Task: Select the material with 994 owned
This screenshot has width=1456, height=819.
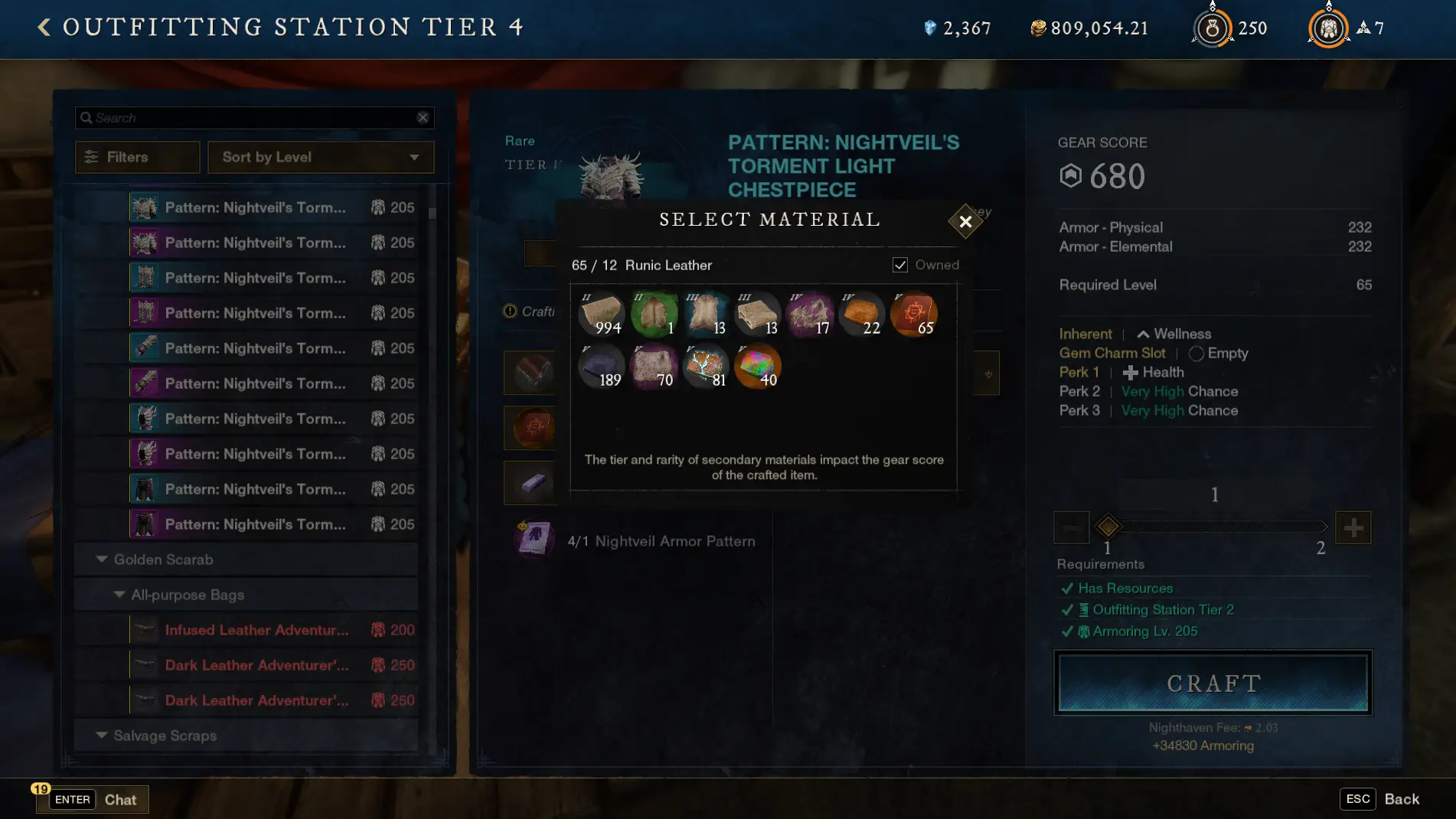Action: pos(602,314)
